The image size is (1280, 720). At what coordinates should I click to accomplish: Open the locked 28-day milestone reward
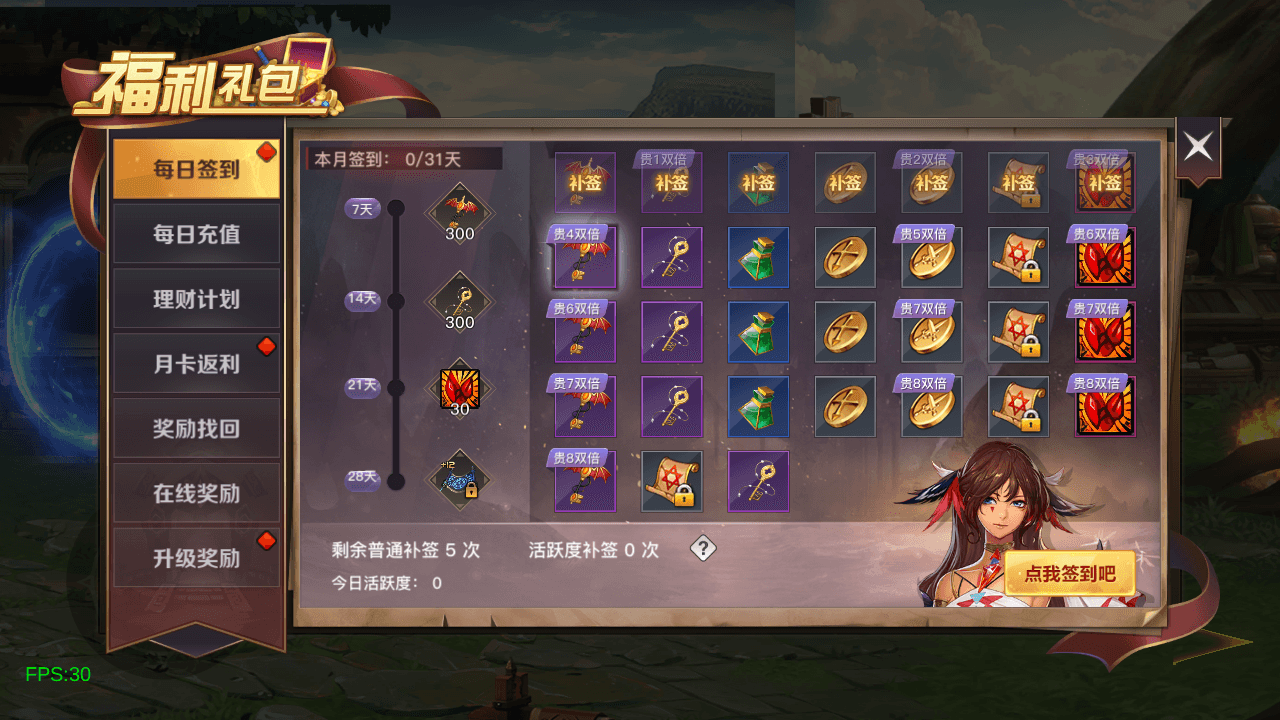point(460,480)
